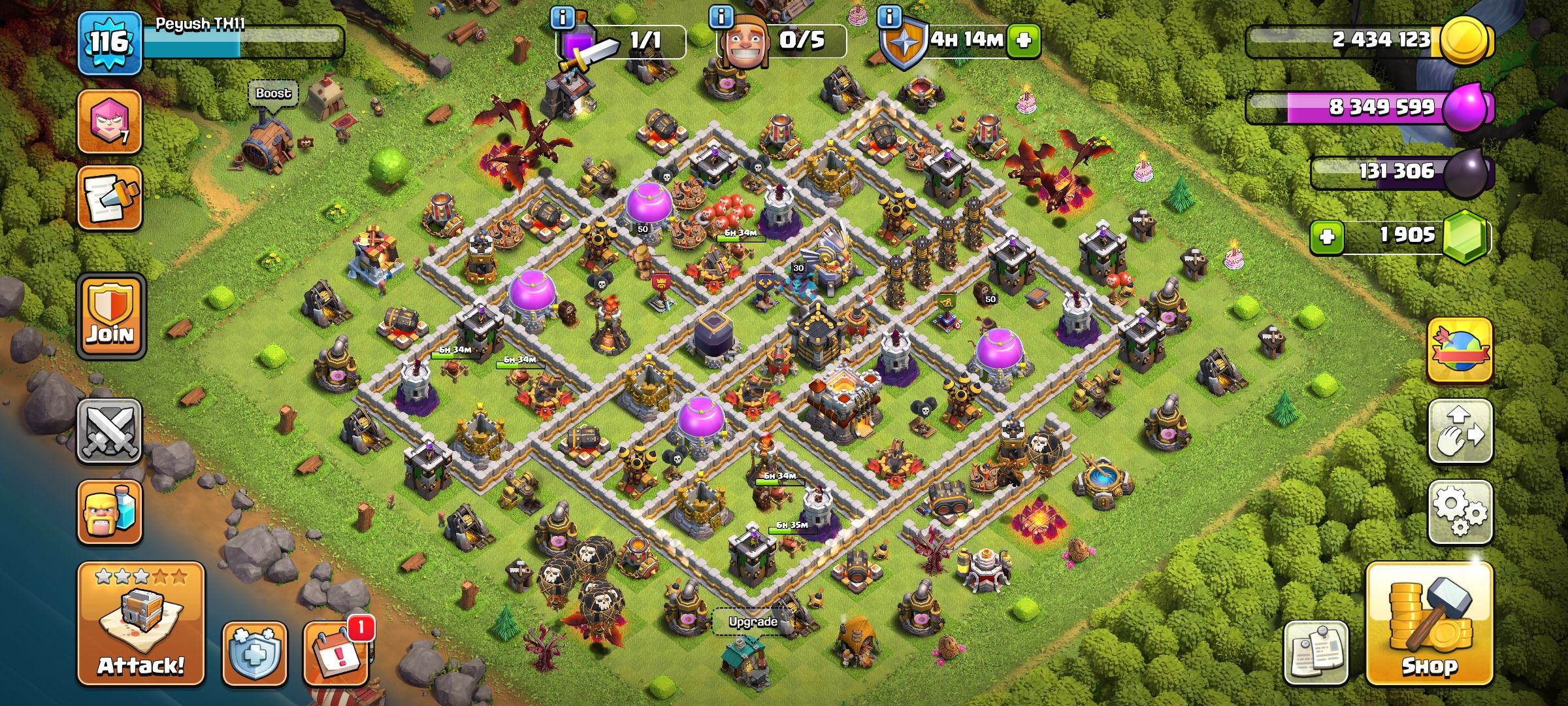Tap the Upgrade bubble above the hut
Screen dimensions: 1568x706
tap(753, 621)
